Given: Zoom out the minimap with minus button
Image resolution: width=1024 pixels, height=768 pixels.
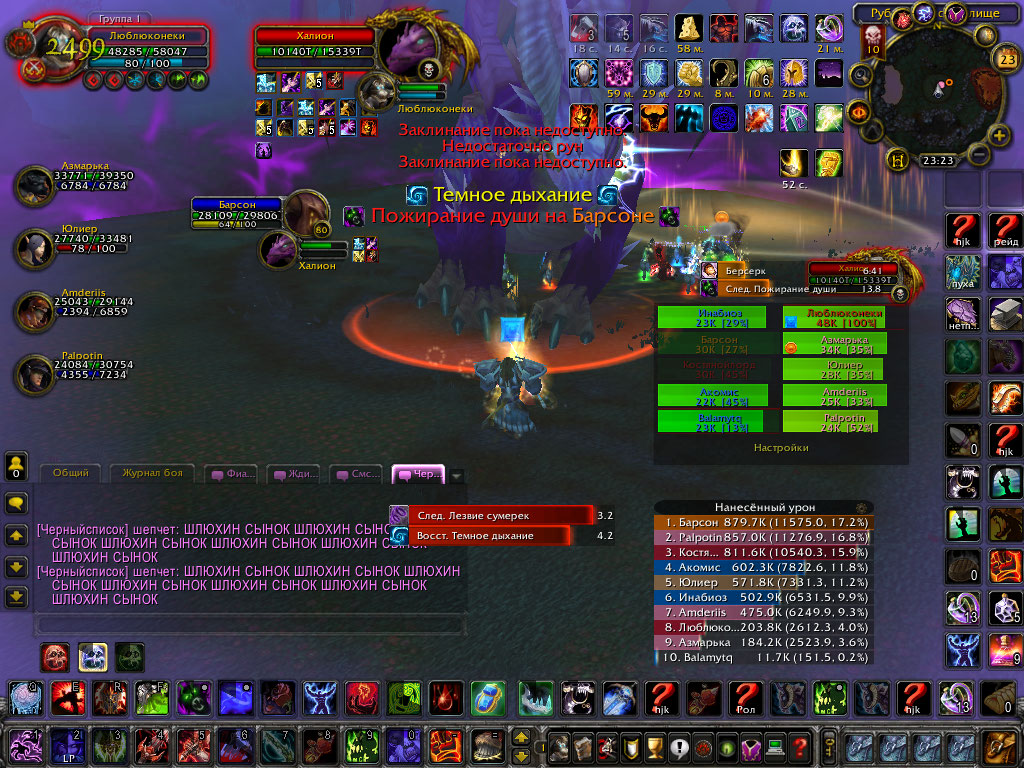Looking at the screenshot, I should (x=977, y=155).
